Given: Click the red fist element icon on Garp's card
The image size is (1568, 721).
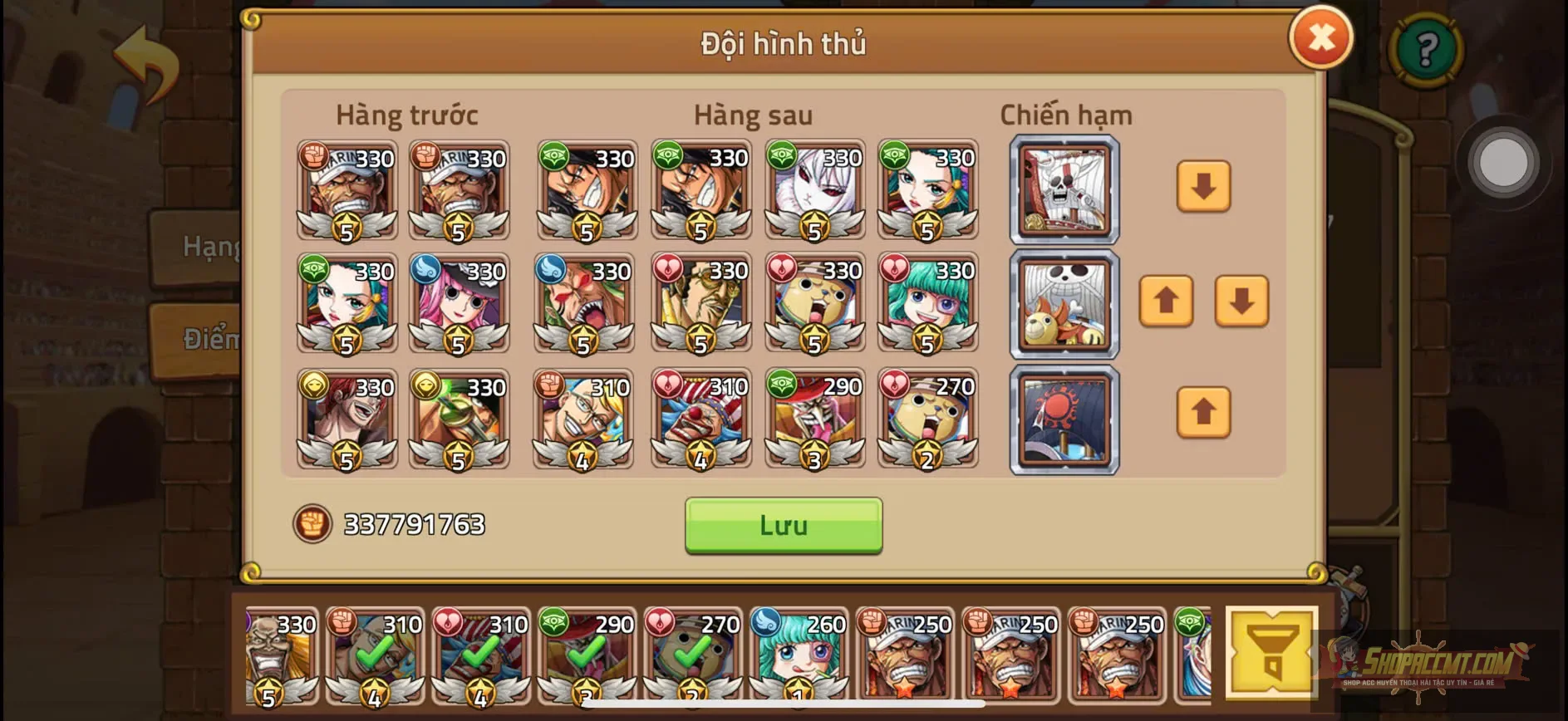Looking at the screenshot, I should (x=314, y=154).
